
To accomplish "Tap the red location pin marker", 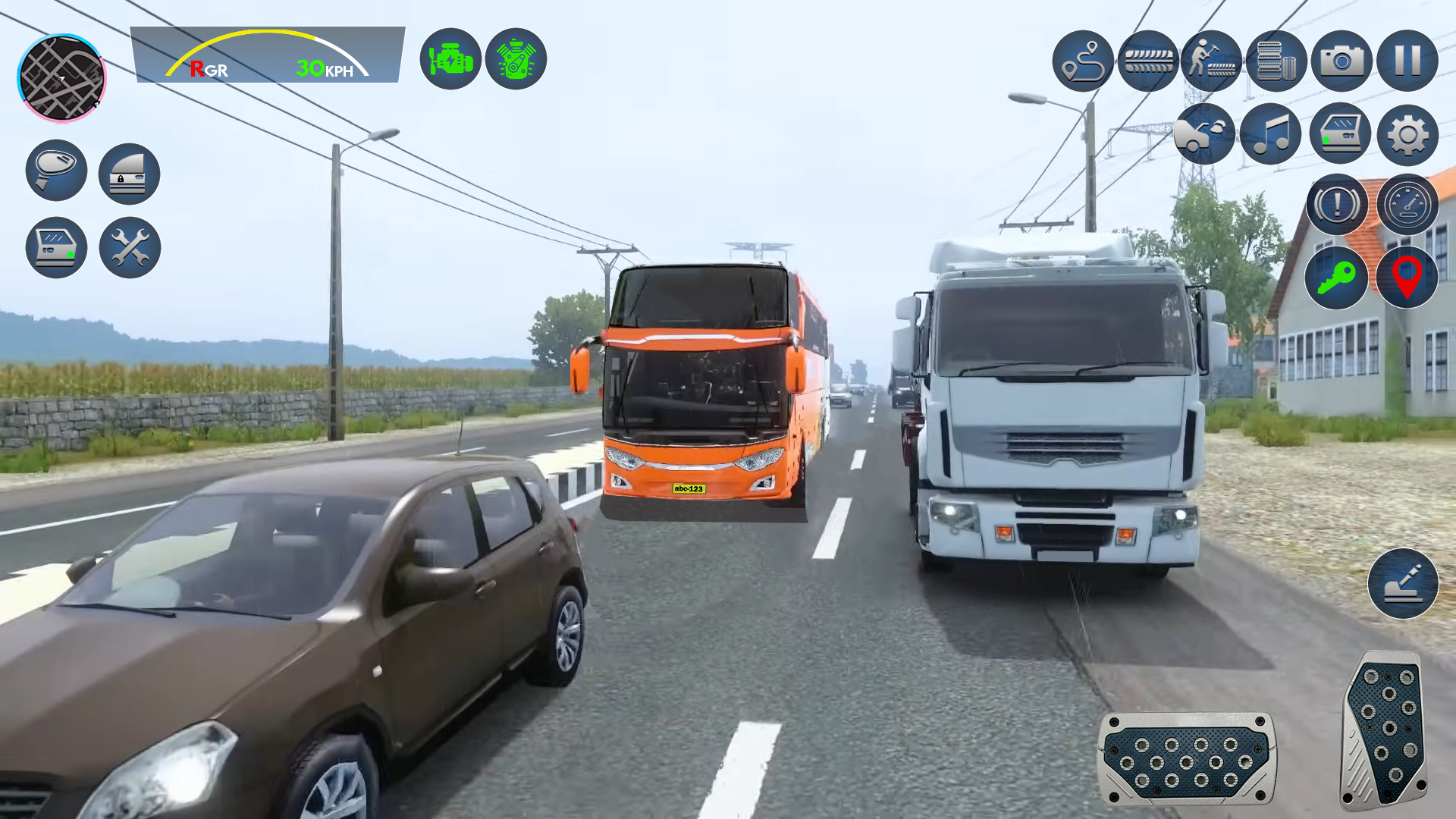I will pyautogui.click(x=1408, y=279).
